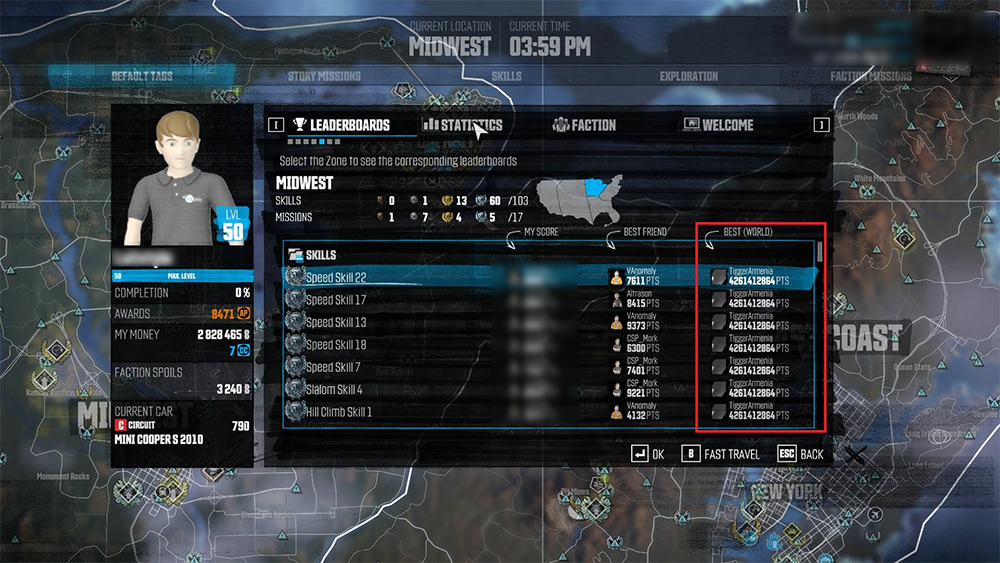
Task: Choose the Faction Missions map filter
Action: pyautogui.click(x=870, y=76)
